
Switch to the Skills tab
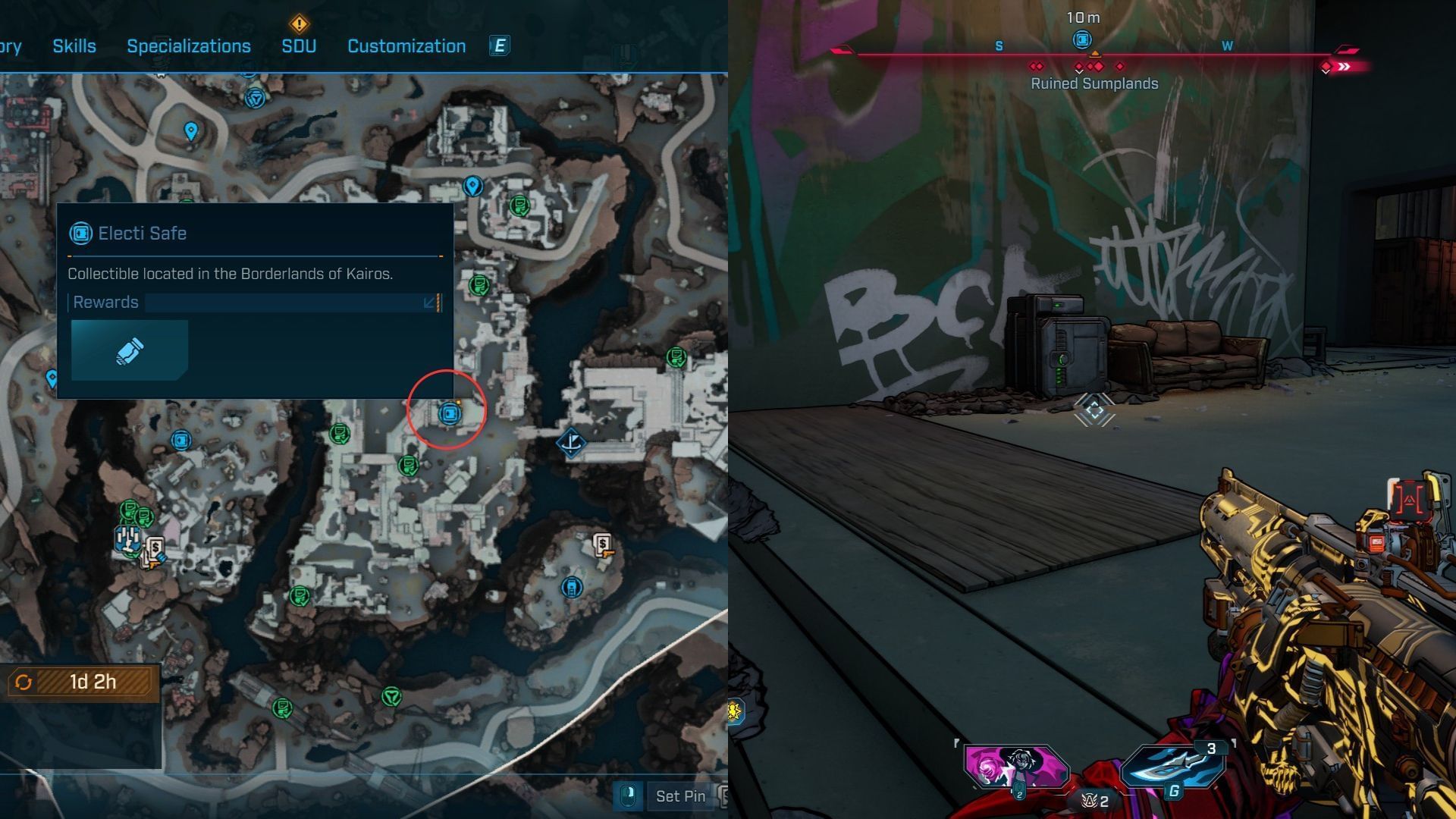pos(74,46)
